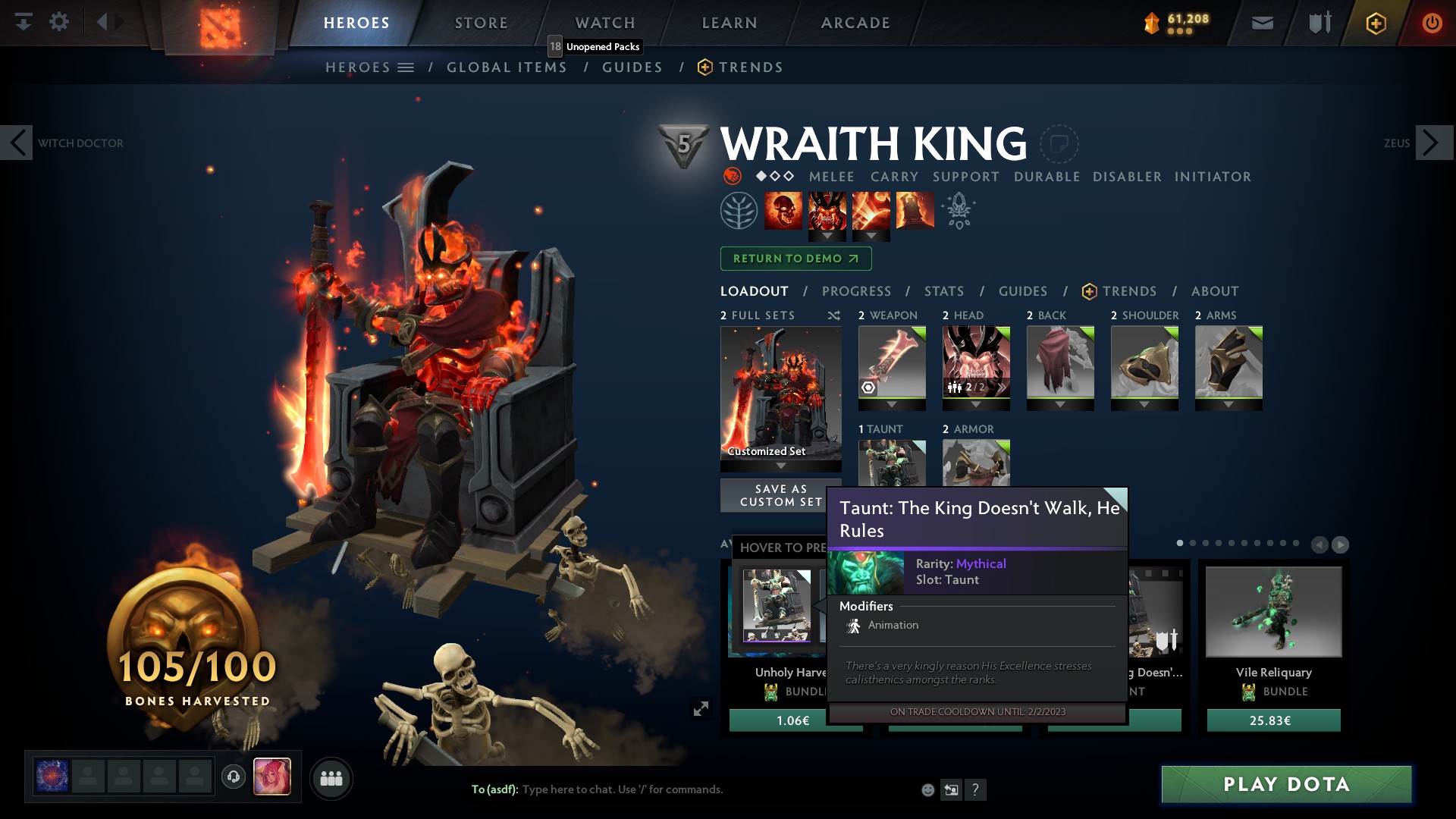Click the power button to exit

click(1432, 23)
